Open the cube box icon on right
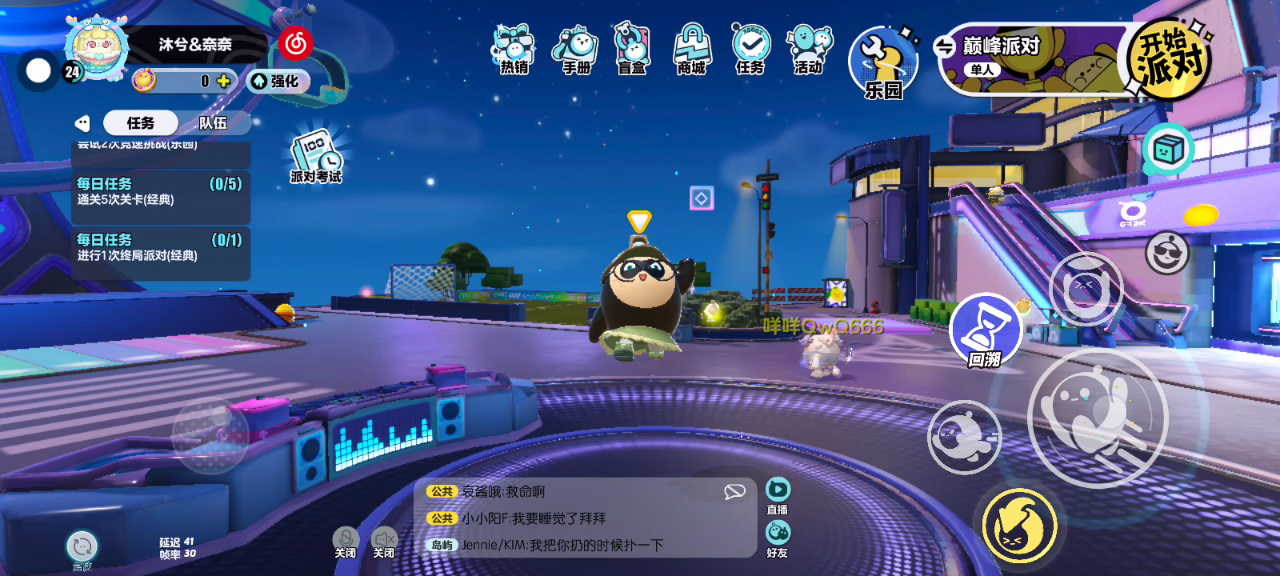Viewport: 1280px width, 576px height. coord(1168,150)
